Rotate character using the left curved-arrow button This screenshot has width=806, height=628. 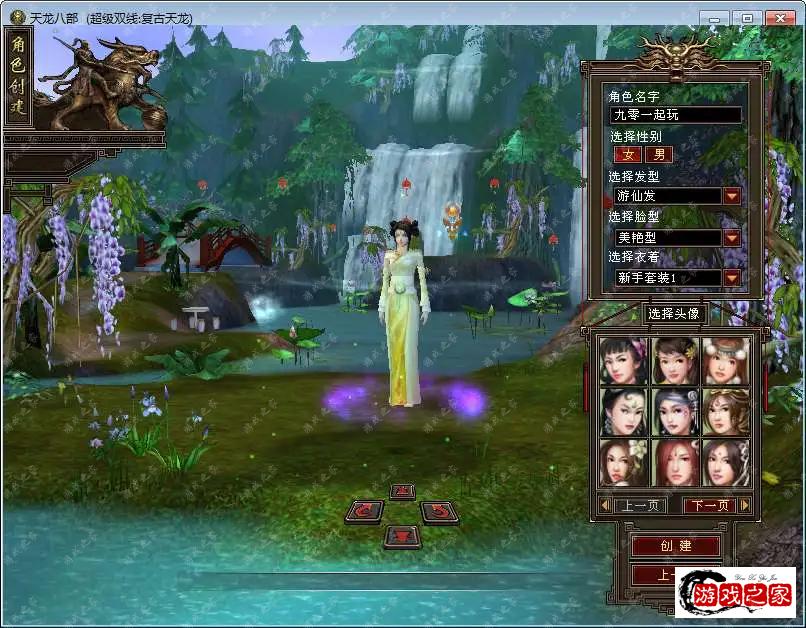pyautogui.click(x=363, y=512)
